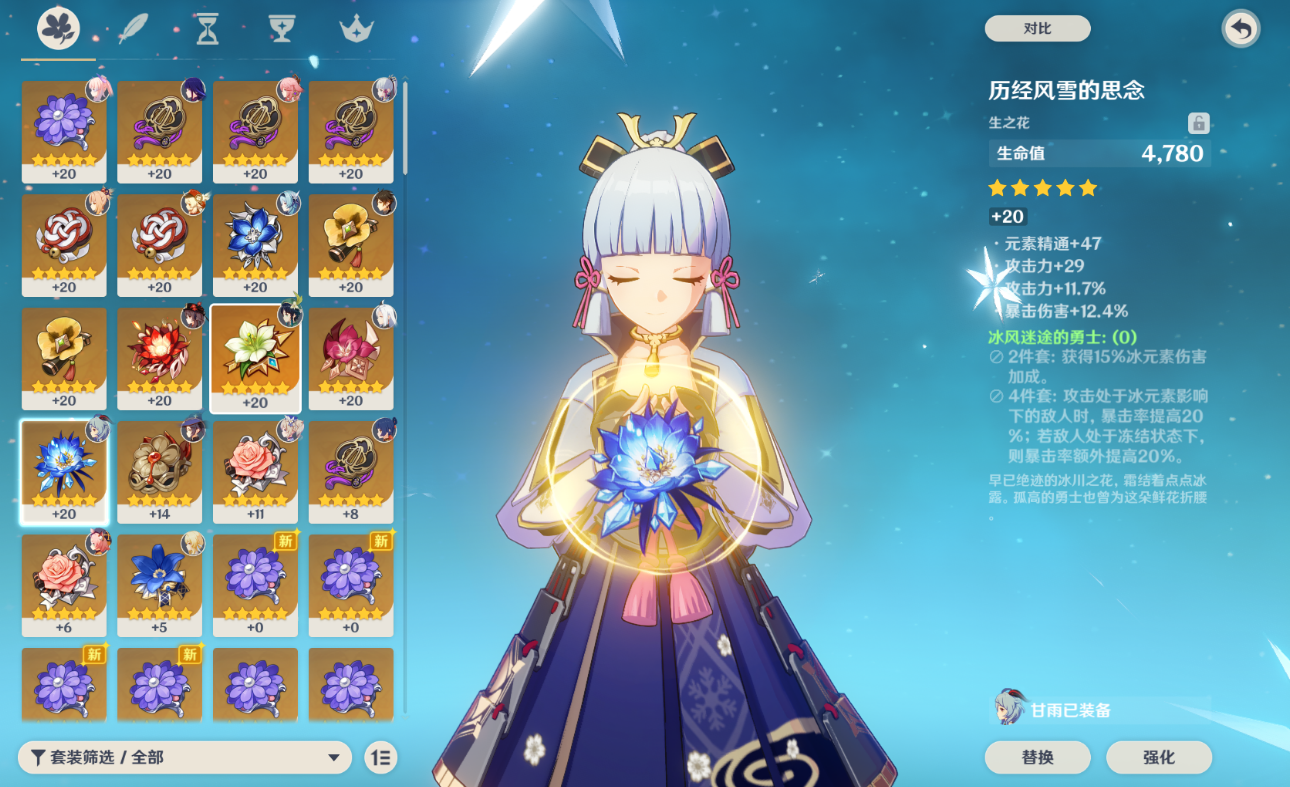Viewport: 1290px width, 787px height.
Task: Open the 套装筛选 set filter dropdown
Action: (185, 757)
